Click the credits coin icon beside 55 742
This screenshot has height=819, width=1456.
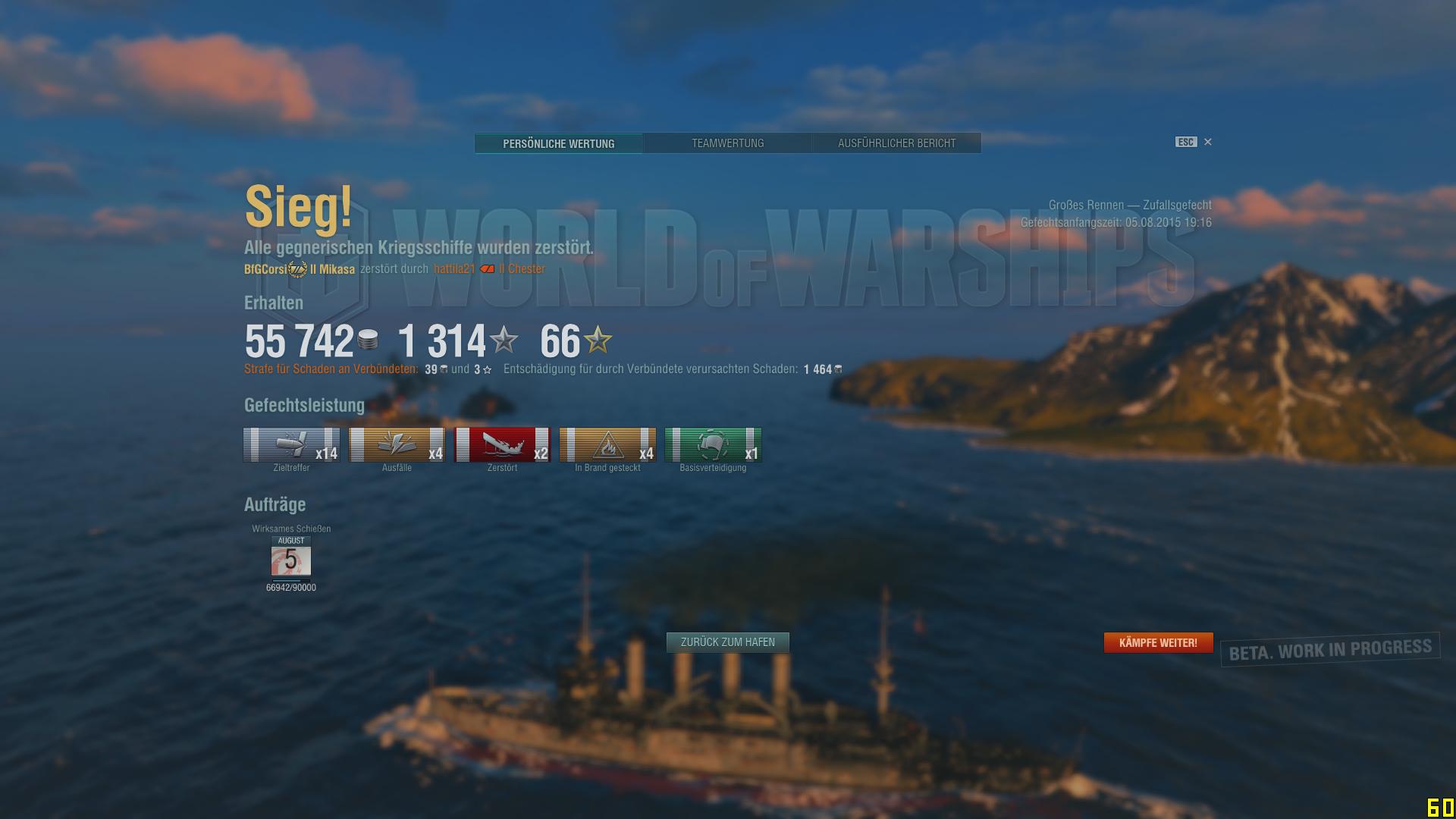coord(368,341)
